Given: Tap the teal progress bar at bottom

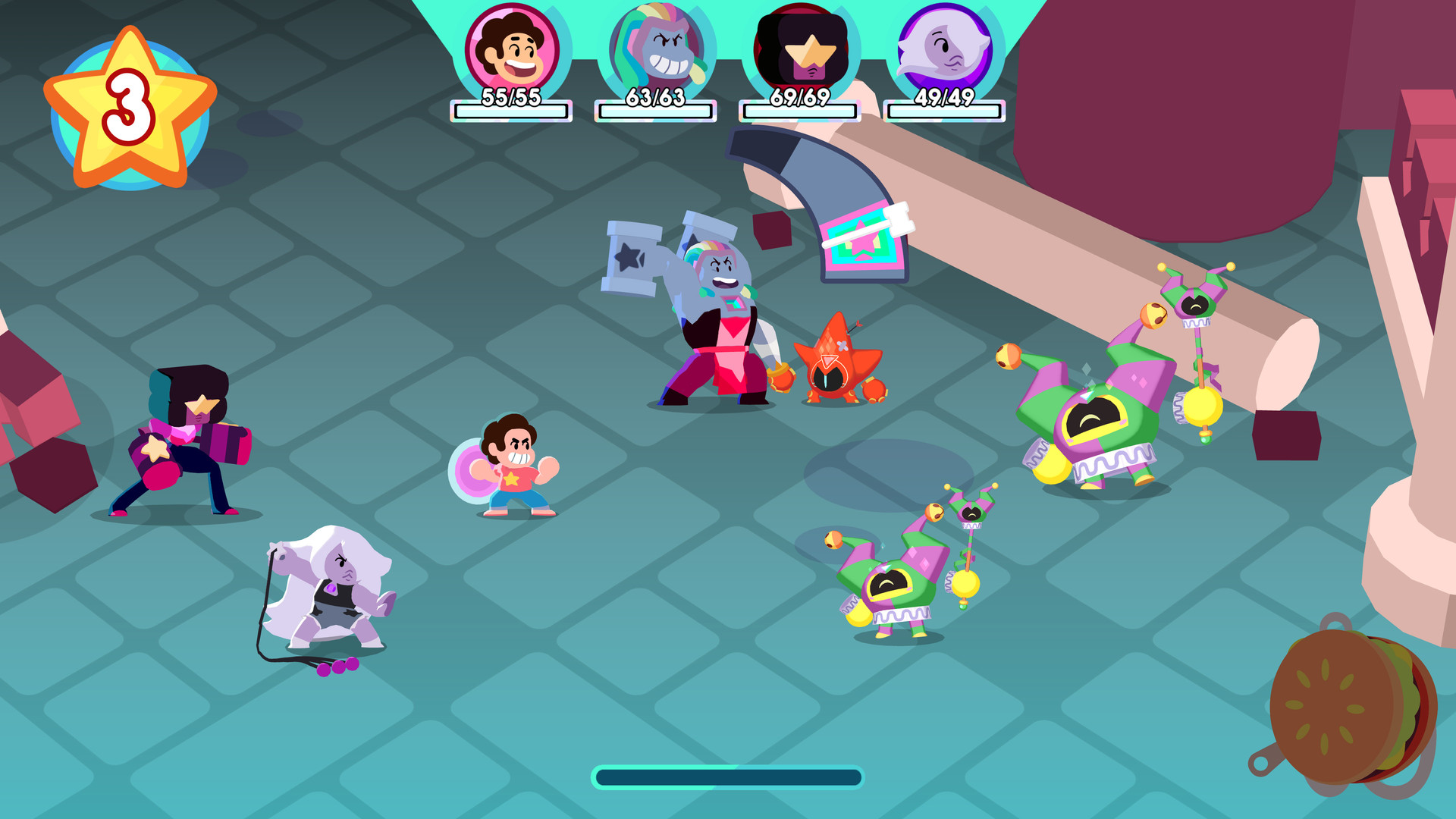Looking at the screenshot, I should [728, 777].
